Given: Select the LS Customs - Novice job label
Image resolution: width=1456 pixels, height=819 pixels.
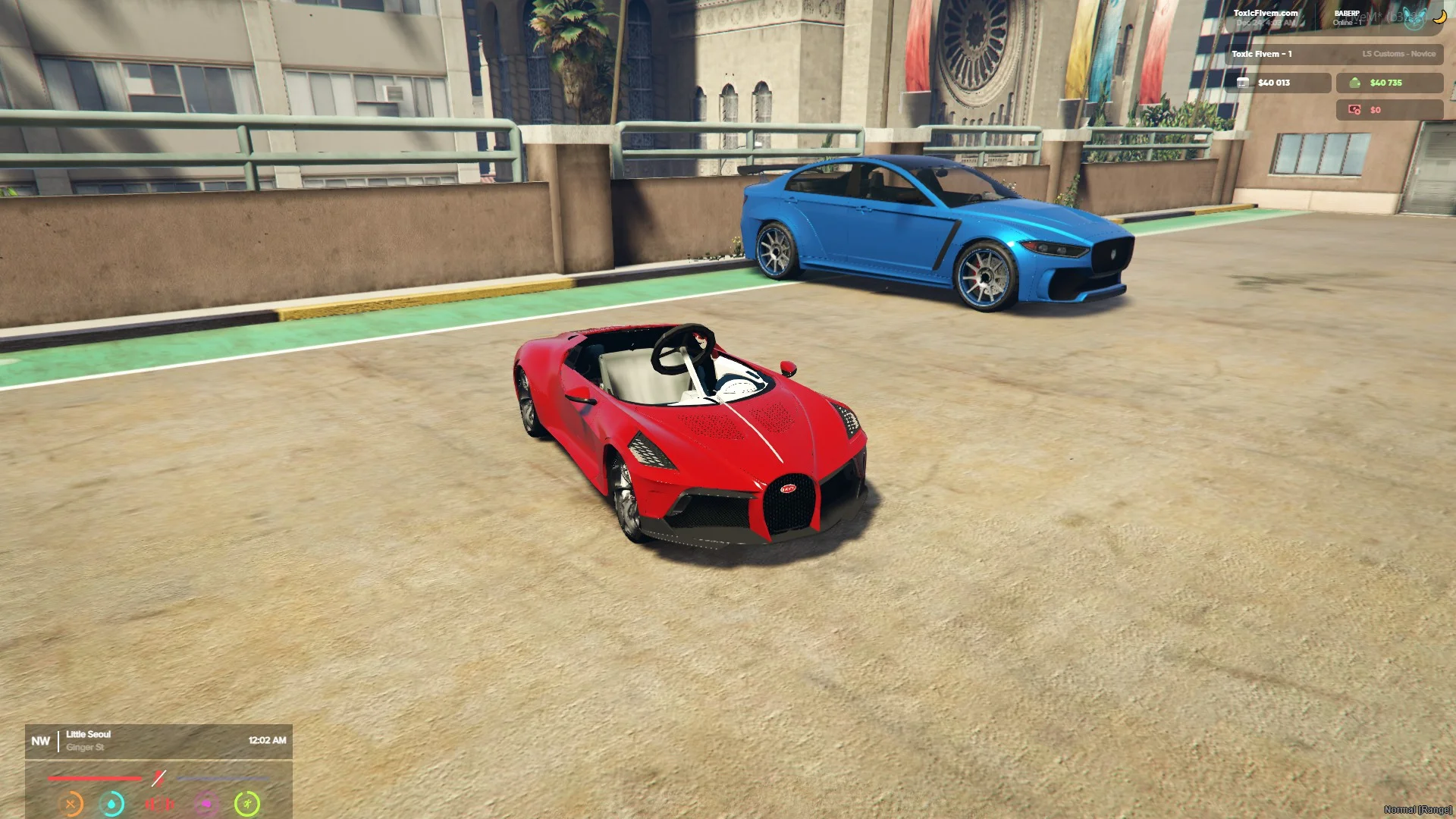Looking at the screenshot, I should click(x=1398, y=54).
